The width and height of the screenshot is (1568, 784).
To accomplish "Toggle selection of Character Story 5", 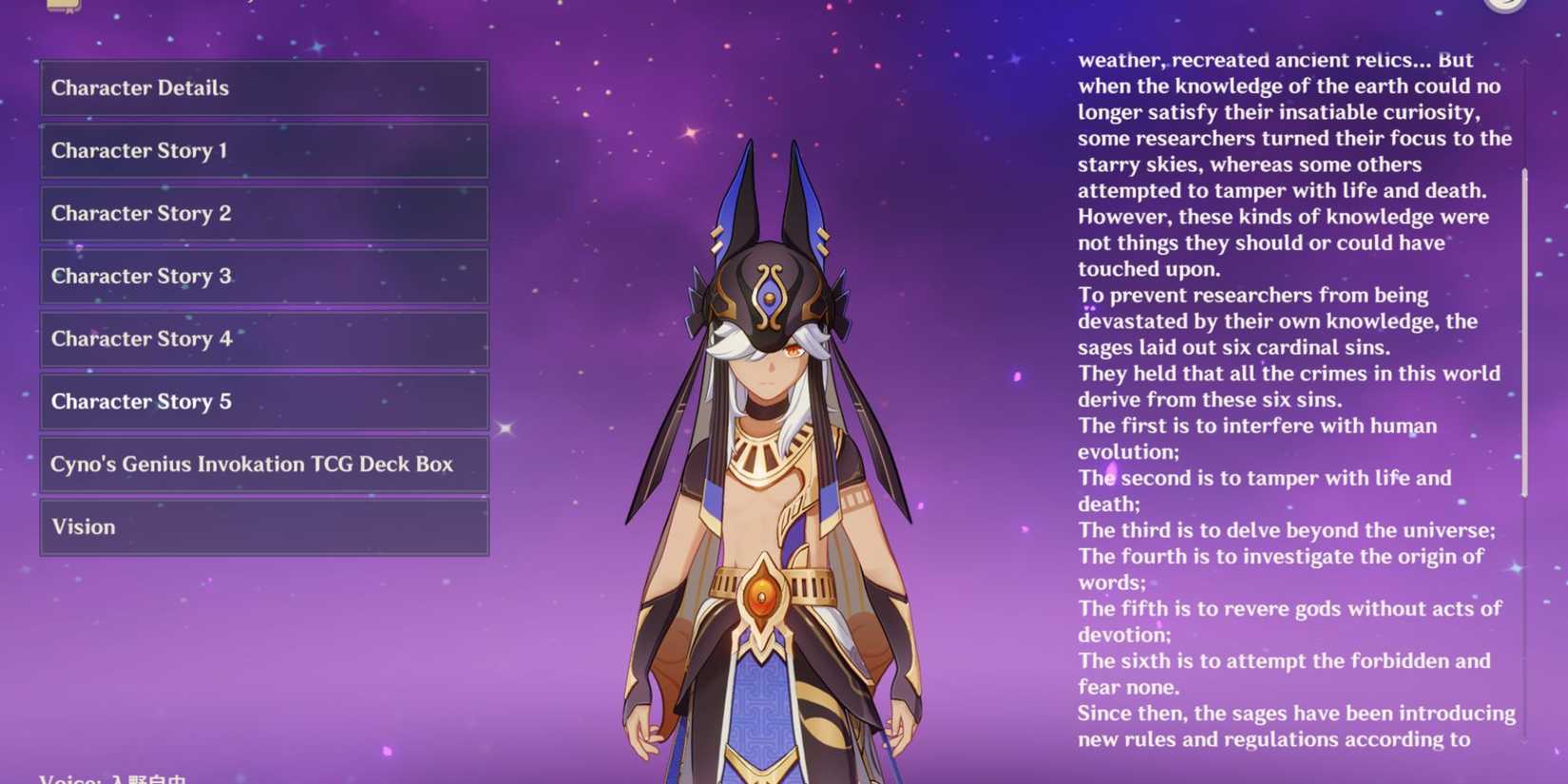I will [262, 401].
